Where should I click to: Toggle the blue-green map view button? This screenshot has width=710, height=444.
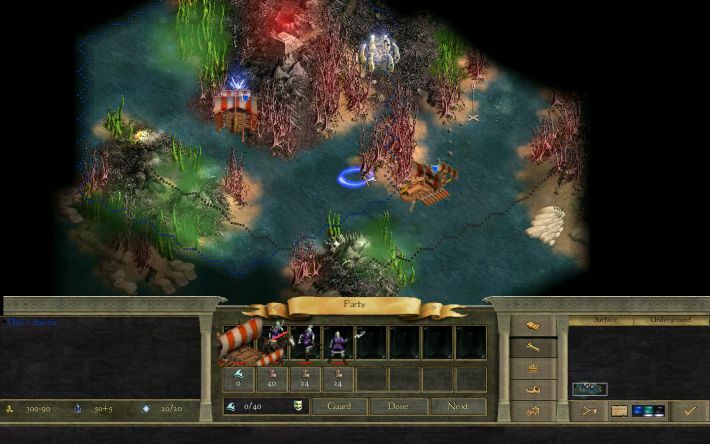tap(648, 410)
